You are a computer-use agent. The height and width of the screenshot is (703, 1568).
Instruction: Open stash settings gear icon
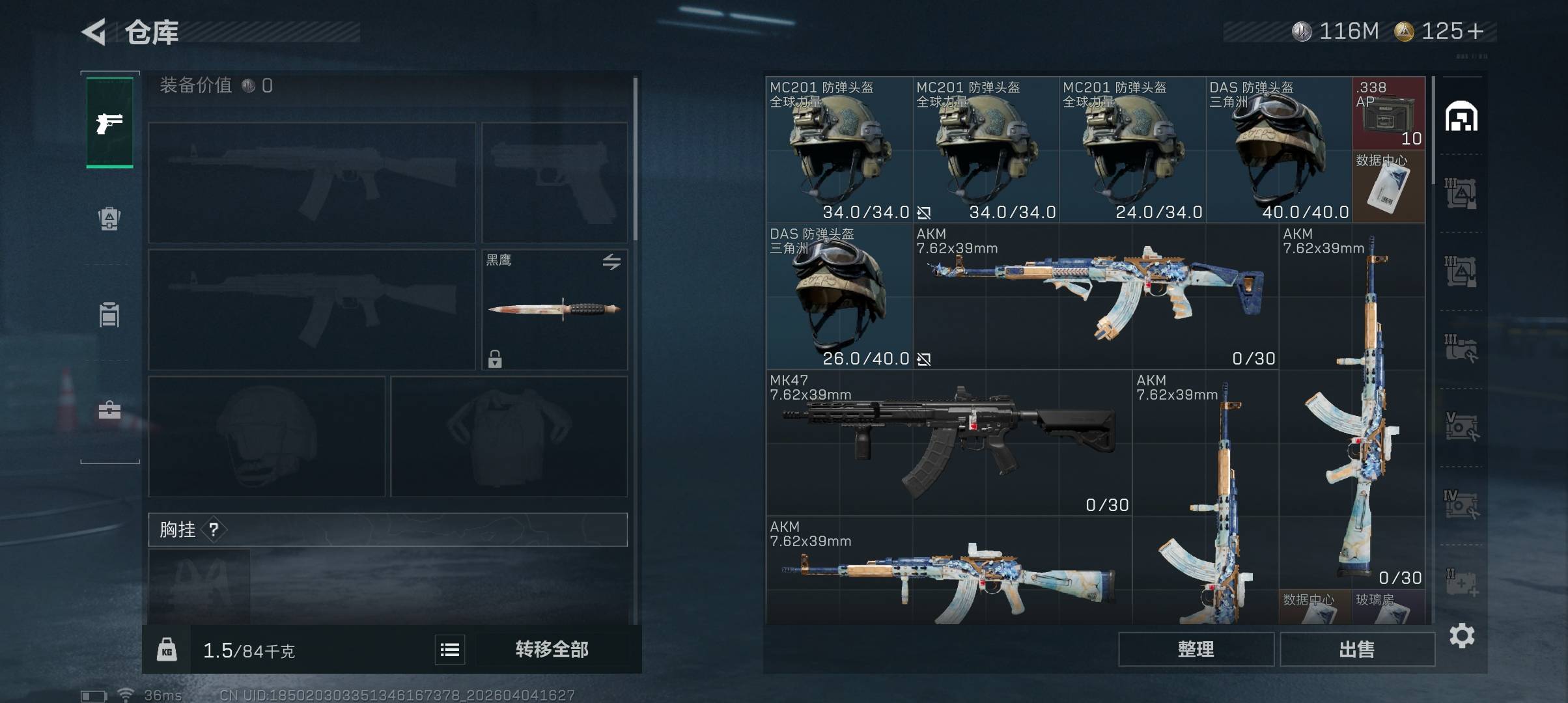(1462, 635)
